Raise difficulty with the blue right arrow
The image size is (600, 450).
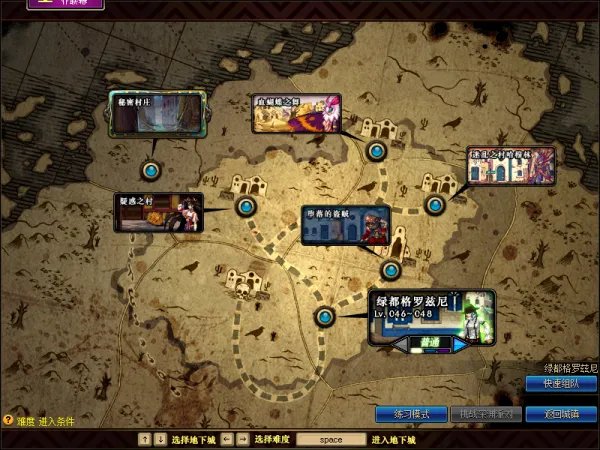click(458, 343)
